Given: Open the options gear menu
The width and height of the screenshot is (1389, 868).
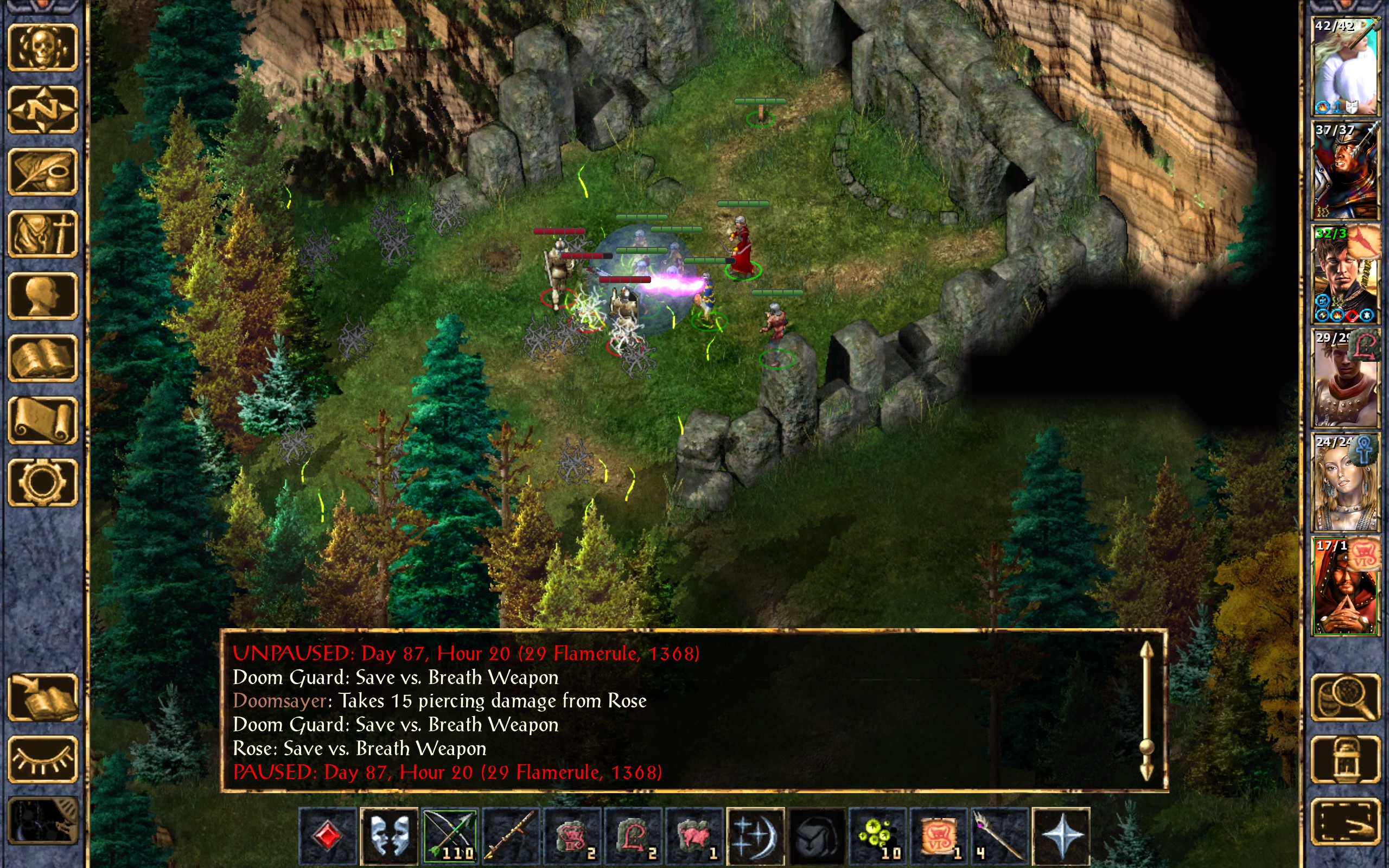Looking at the screenshot, I should coord(42,482).
